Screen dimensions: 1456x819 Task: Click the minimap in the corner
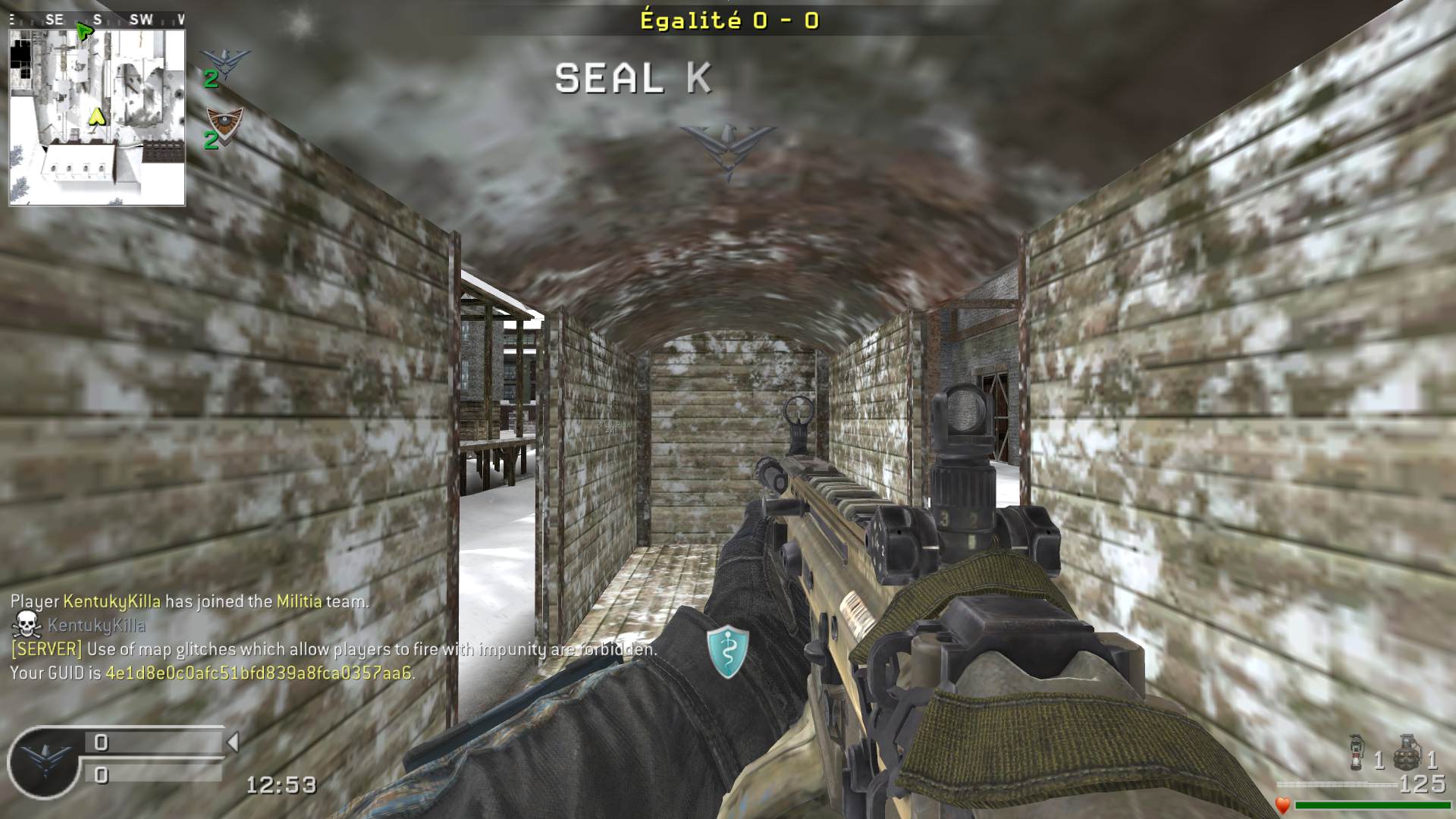point(97,118)
